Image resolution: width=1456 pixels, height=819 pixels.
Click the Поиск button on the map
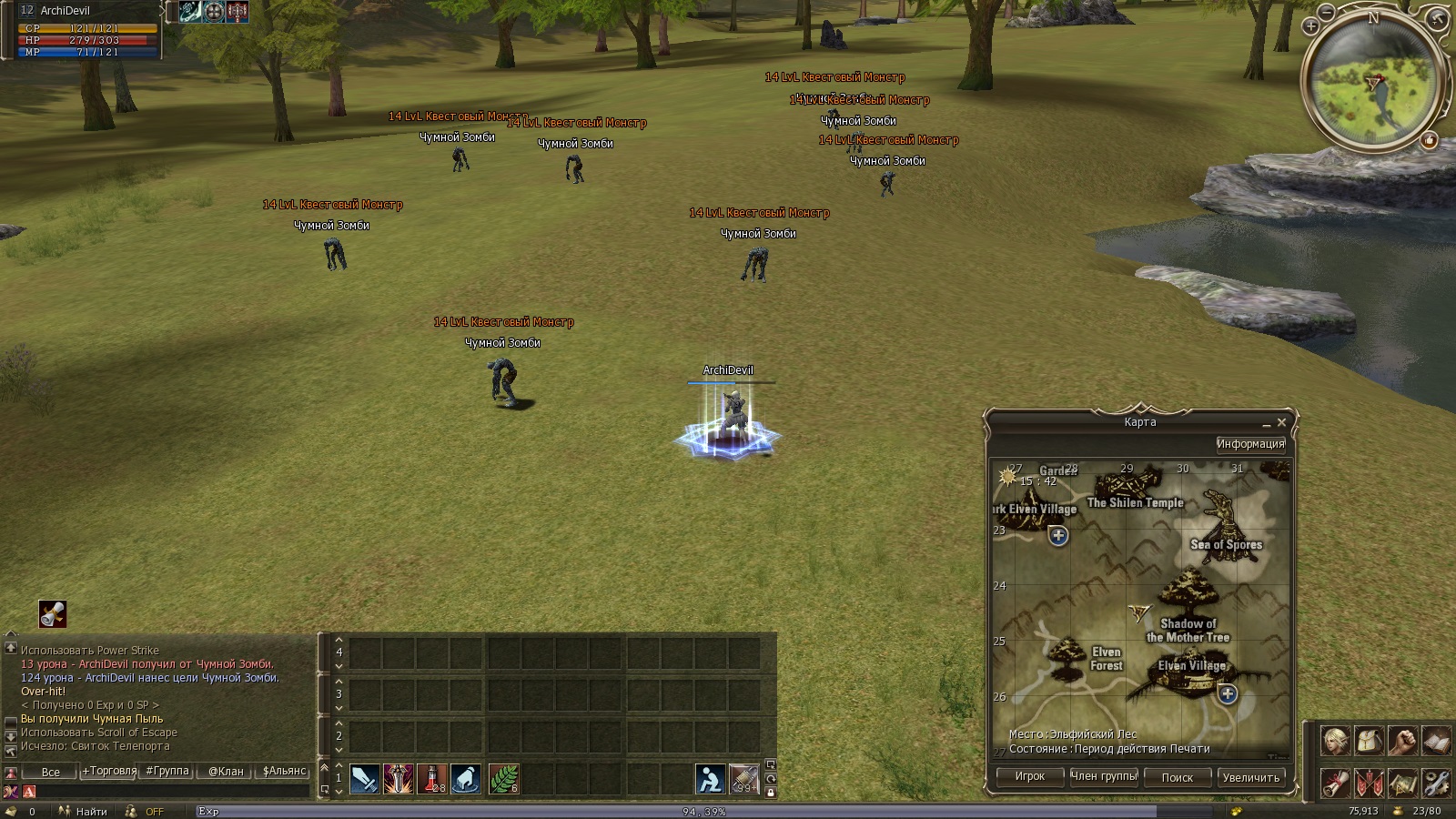click(x=1177, y=777)
